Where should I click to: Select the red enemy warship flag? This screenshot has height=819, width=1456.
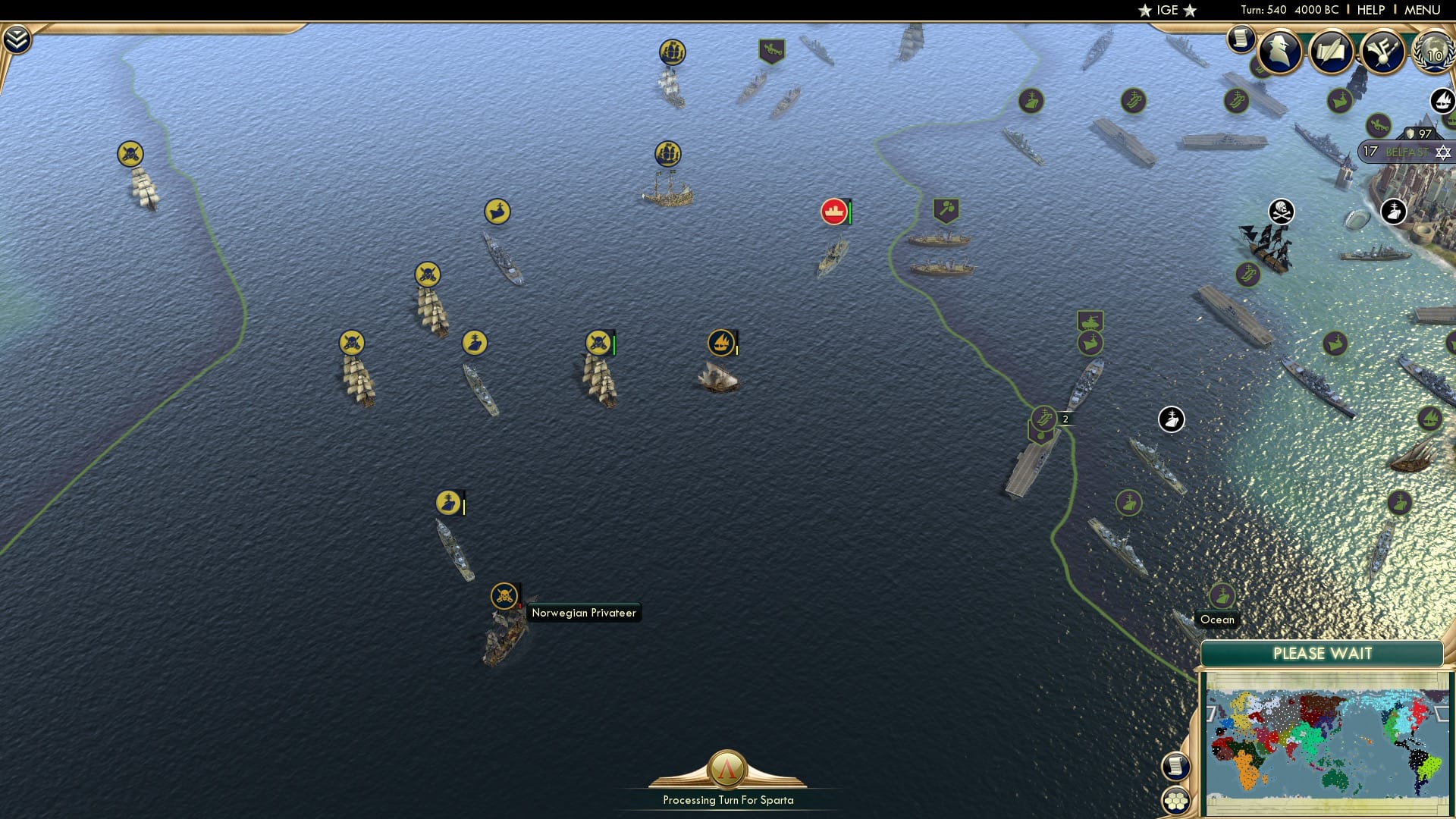click(834, 212)
